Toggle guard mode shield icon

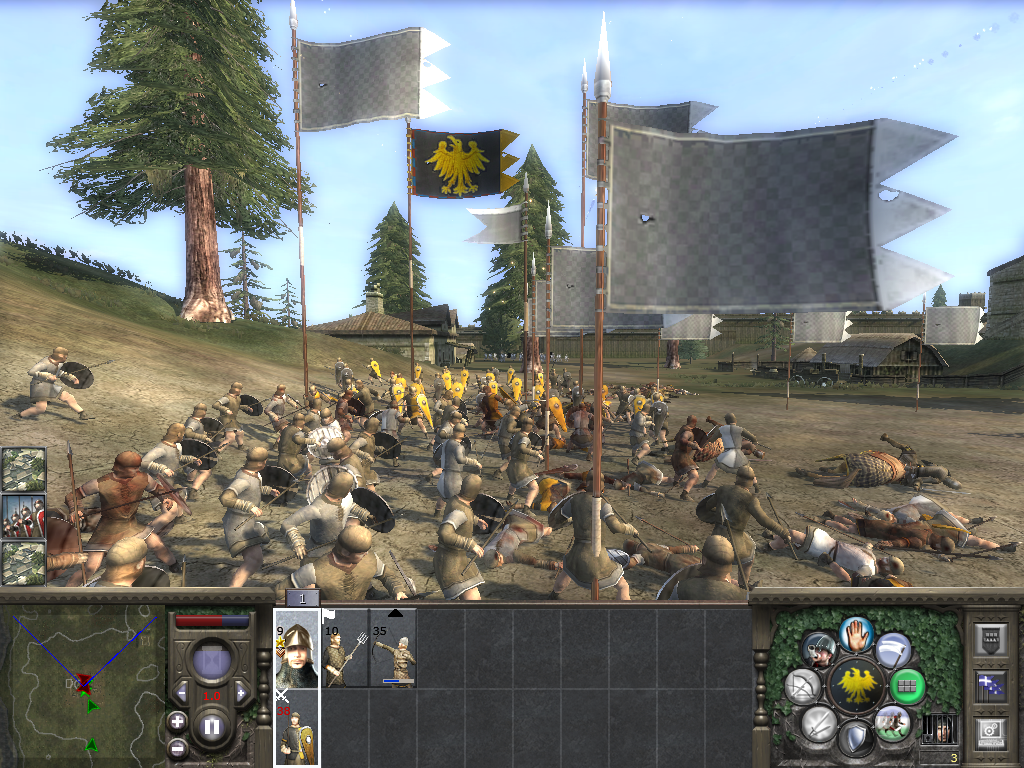(855, 740)
